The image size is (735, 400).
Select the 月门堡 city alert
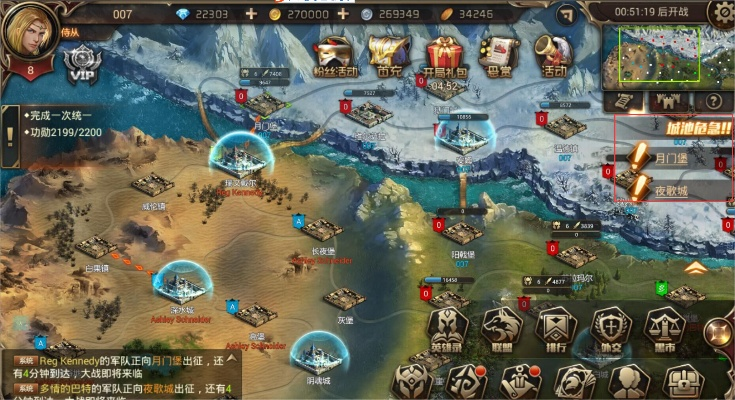pyautogui.click(x=670, y=158)
